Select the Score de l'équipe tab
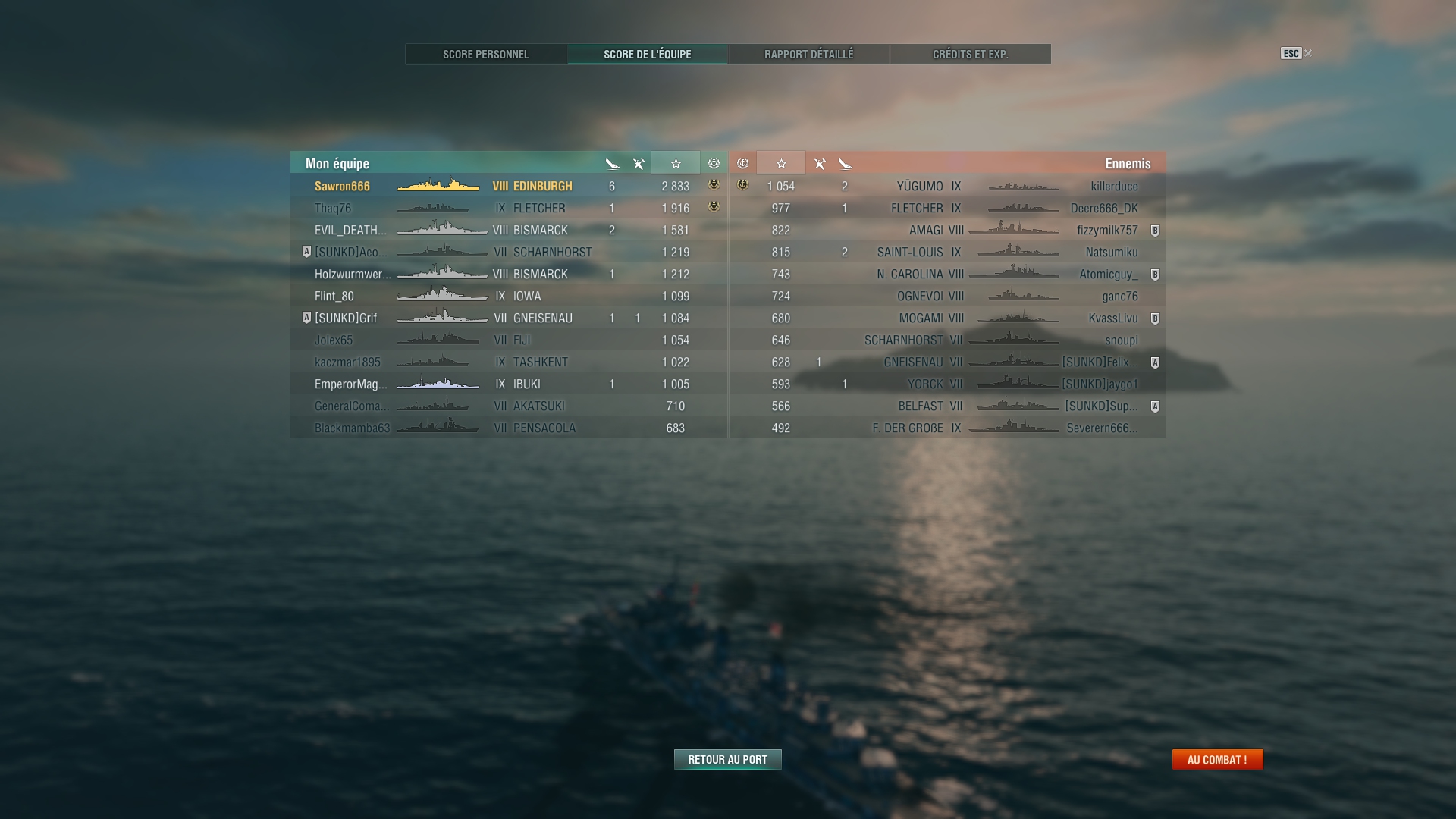The height and width of the screenshot is (819, 1456). 647,55
